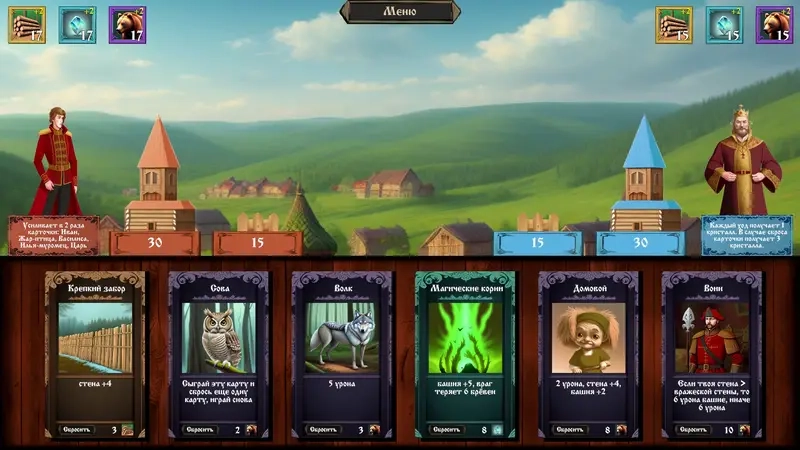Hit Сбросить on the Магические корни card
800x450 pixels.
pyautogui.click(x=447, y=429)
